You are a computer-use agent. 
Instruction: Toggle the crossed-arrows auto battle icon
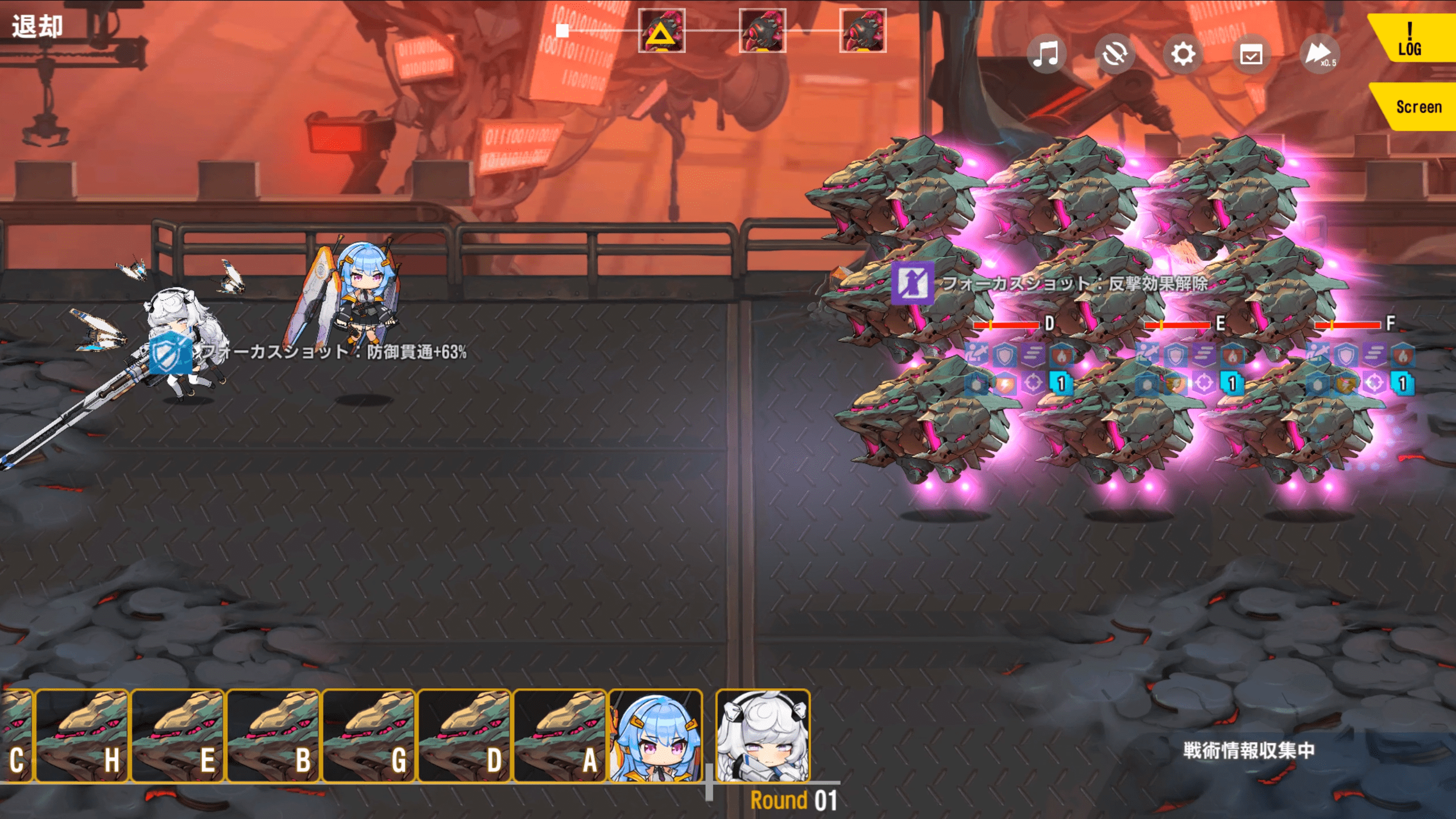pos(1114,55)
